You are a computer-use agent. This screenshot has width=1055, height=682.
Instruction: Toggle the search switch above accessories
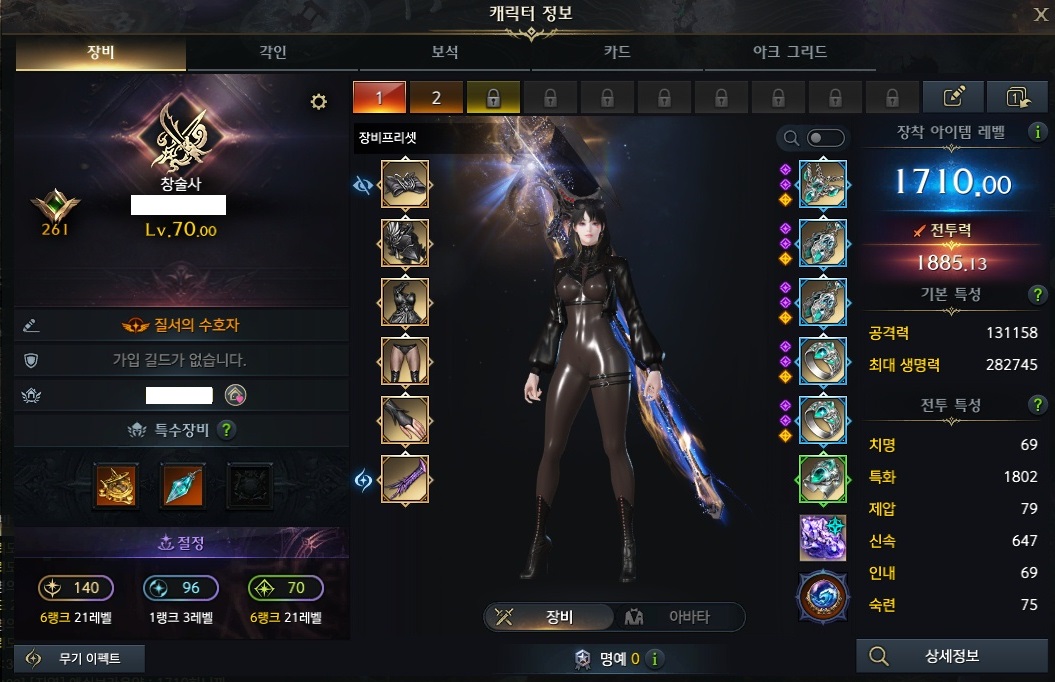pyautogui.click(x=825, y=138)
